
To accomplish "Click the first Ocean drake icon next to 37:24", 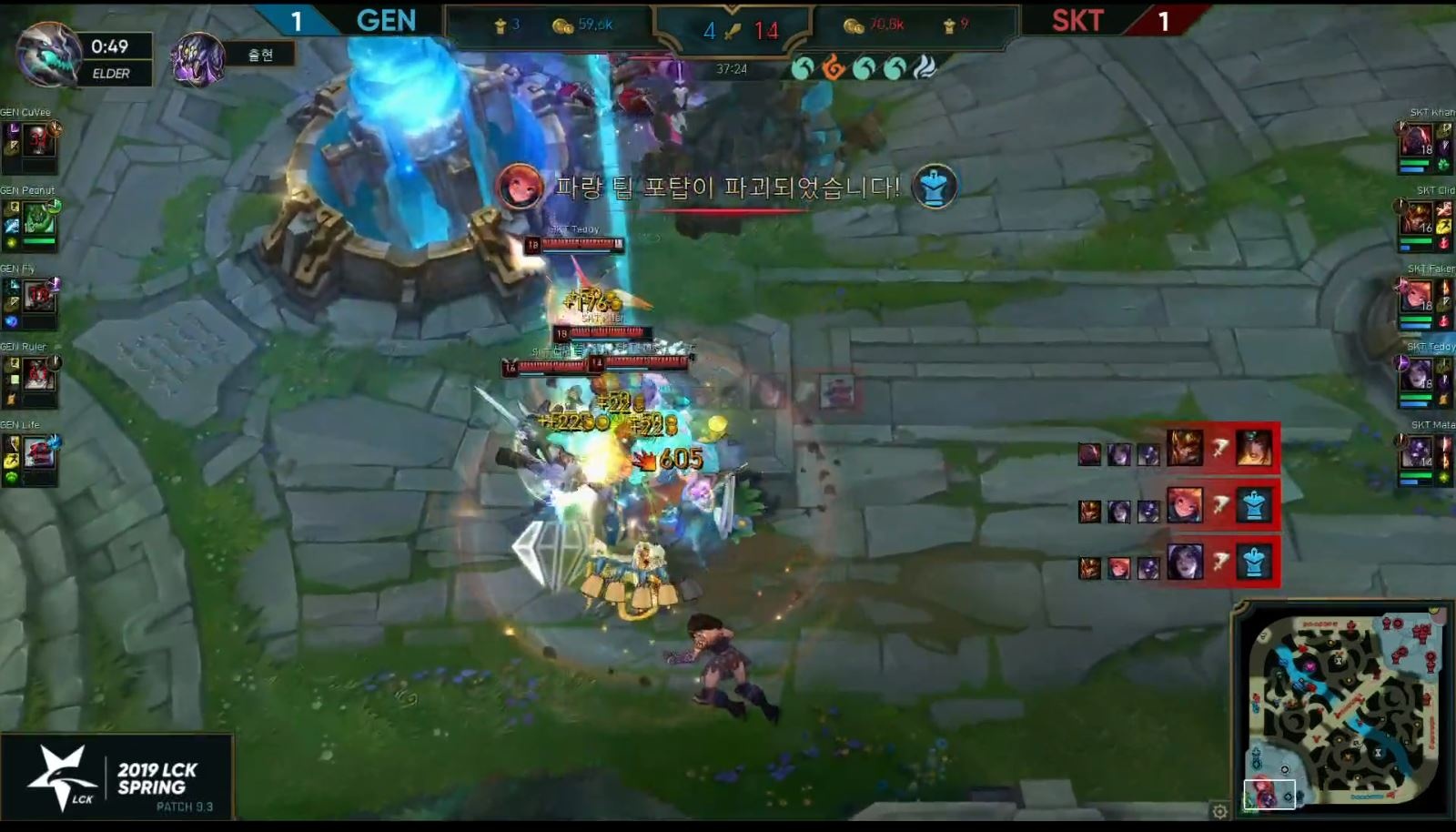I will 803,67.
